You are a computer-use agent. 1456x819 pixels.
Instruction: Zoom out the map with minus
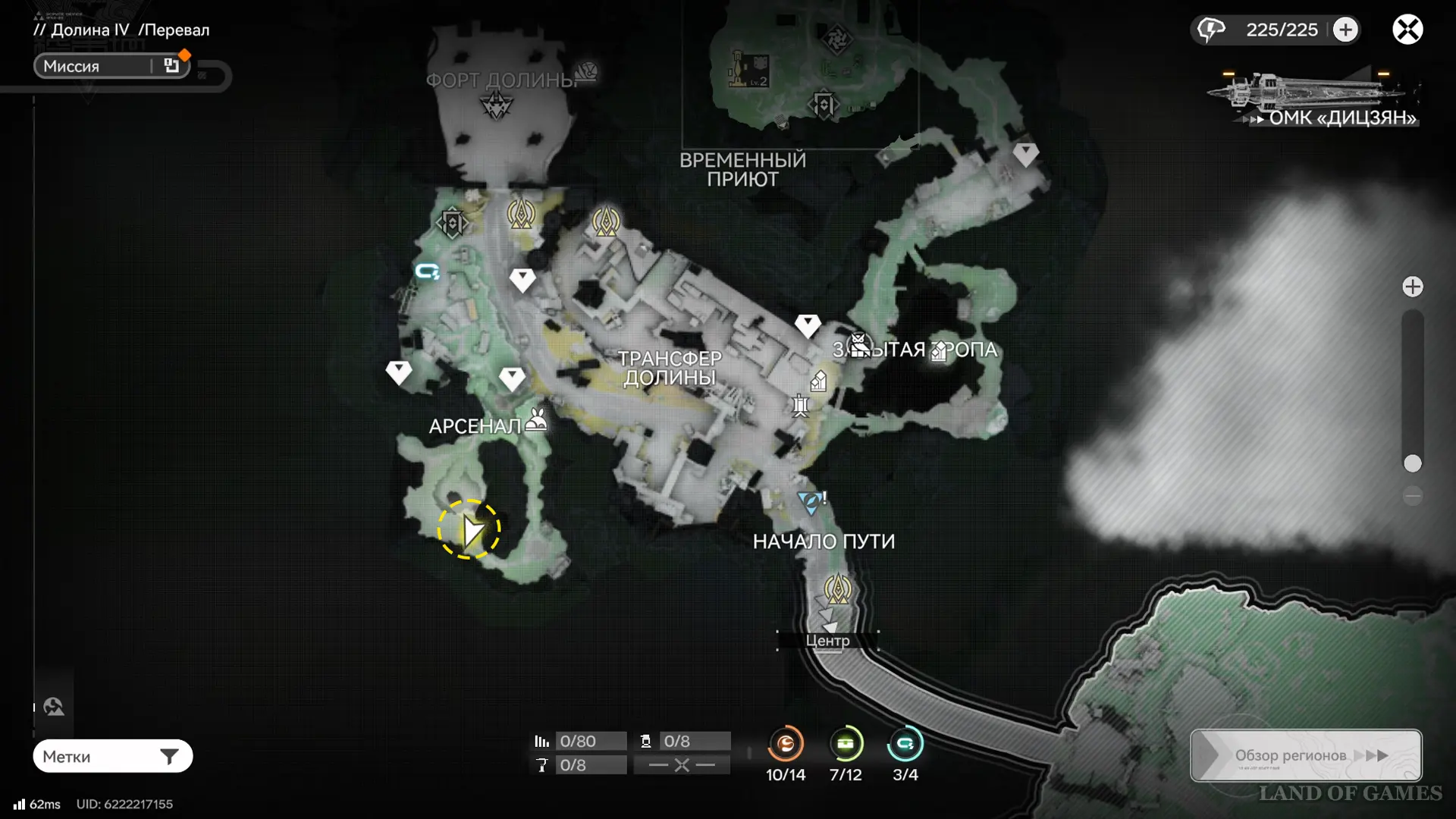(x=1412, y=497)
